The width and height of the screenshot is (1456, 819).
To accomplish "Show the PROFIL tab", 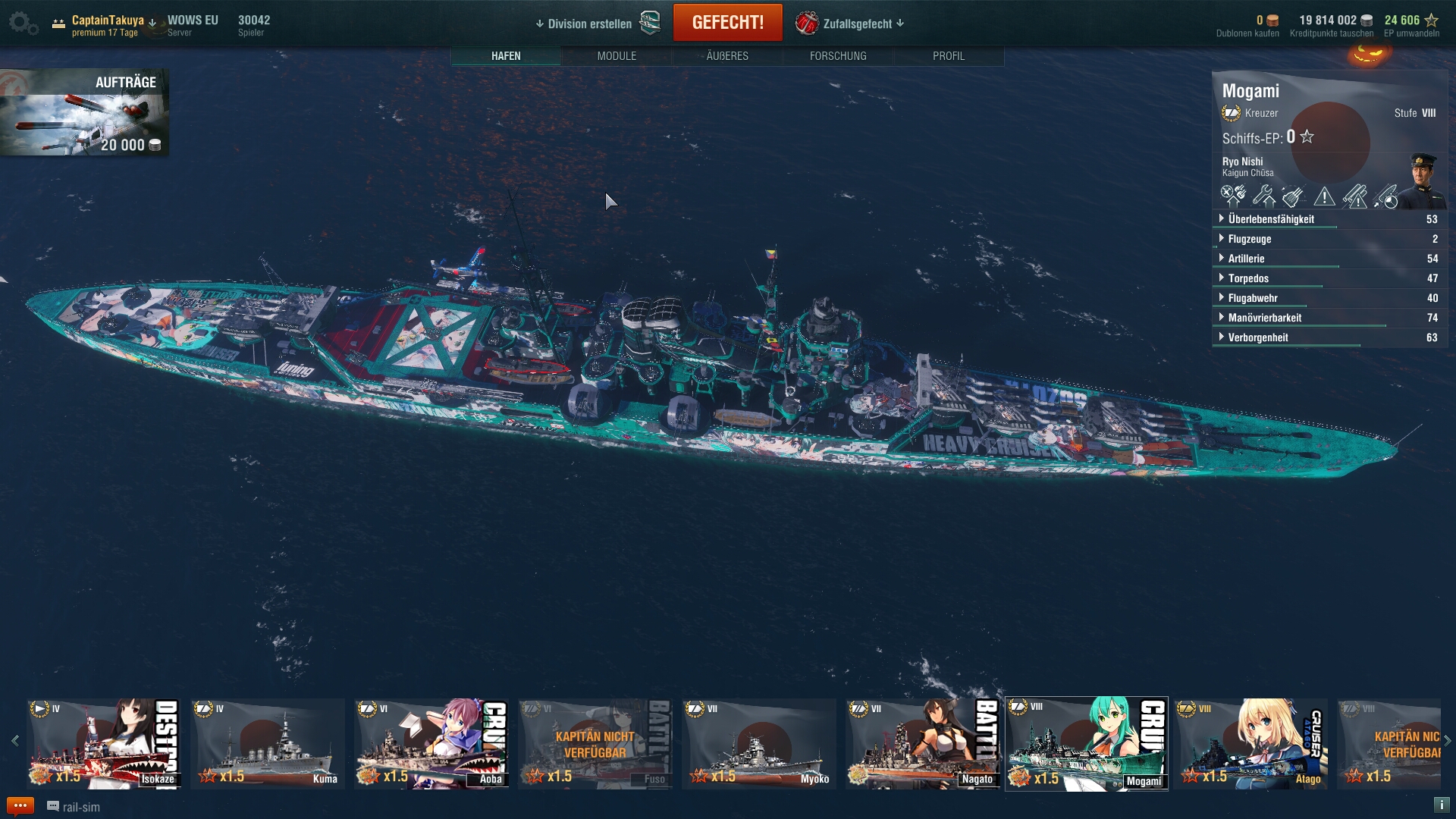I will tap(949, 56).
